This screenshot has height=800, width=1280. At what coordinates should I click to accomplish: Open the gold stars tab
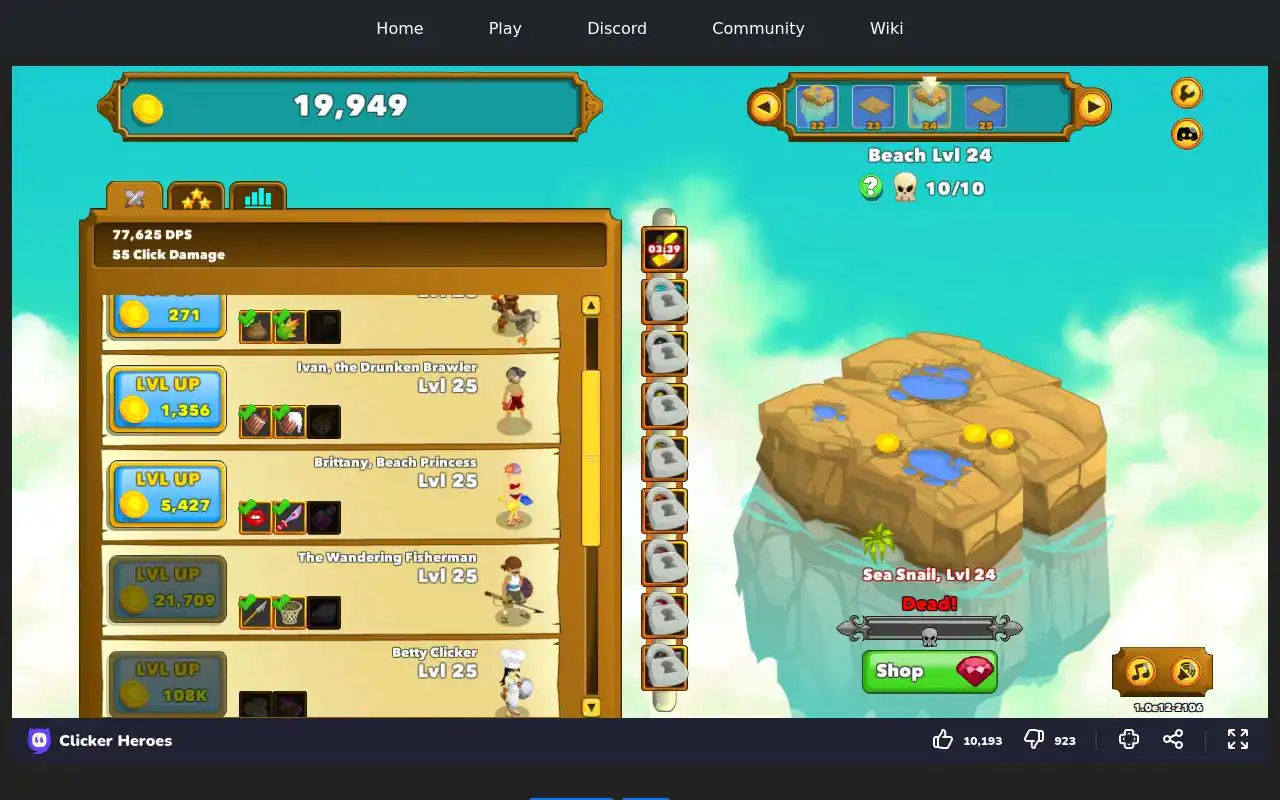[x=196, y=198]
